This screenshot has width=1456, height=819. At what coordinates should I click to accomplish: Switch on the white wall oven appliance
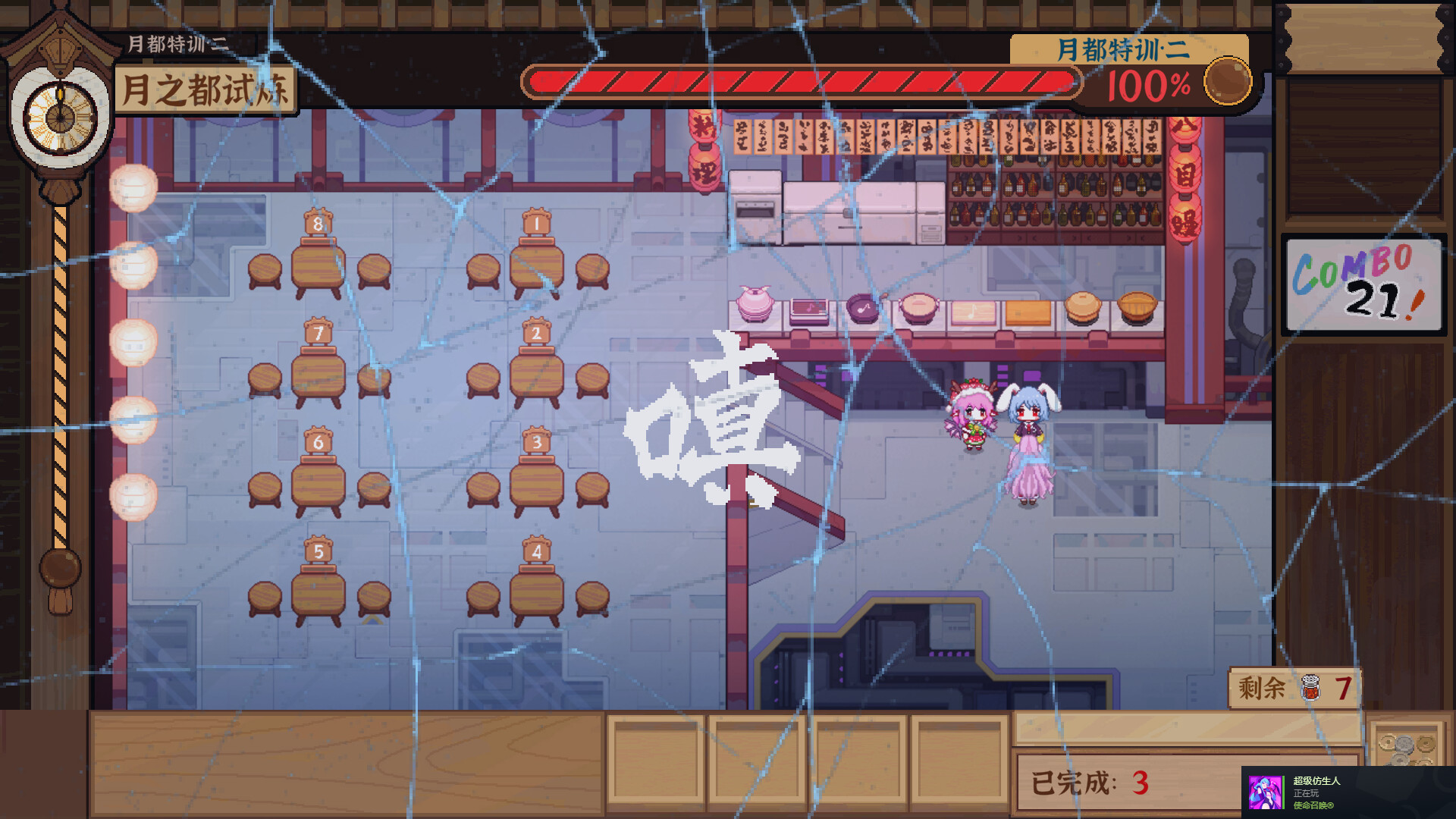tap(756, 205)
